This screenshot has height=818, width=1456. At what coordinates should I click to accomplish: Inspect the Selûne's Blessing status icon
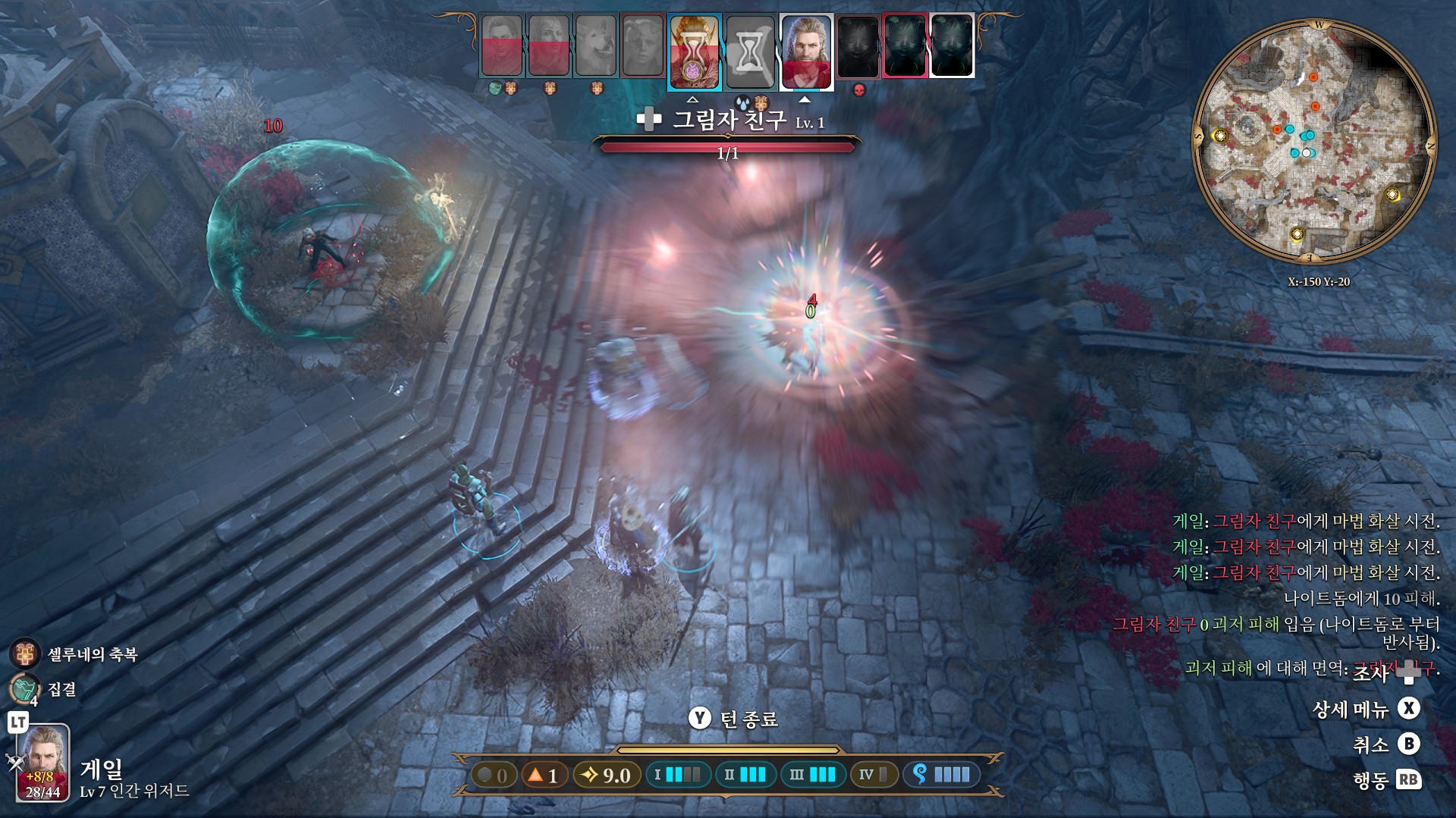coord(25,653)
